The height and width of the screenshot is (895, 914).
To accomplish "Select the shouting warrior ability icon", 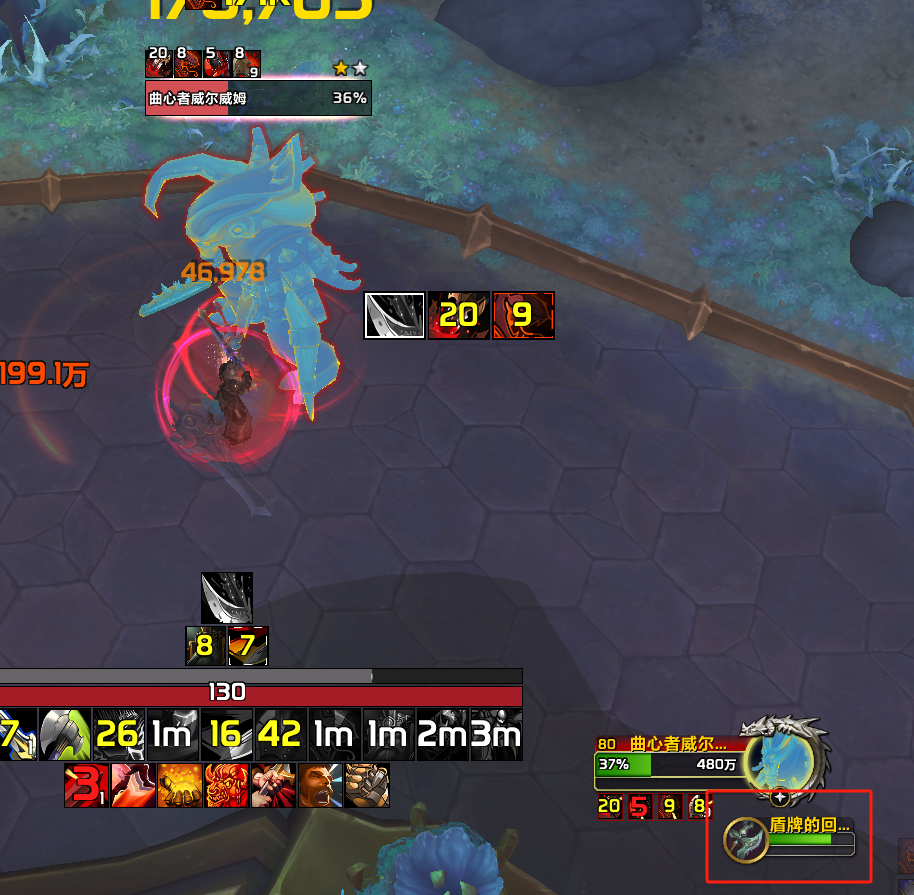I will (320, 786).
